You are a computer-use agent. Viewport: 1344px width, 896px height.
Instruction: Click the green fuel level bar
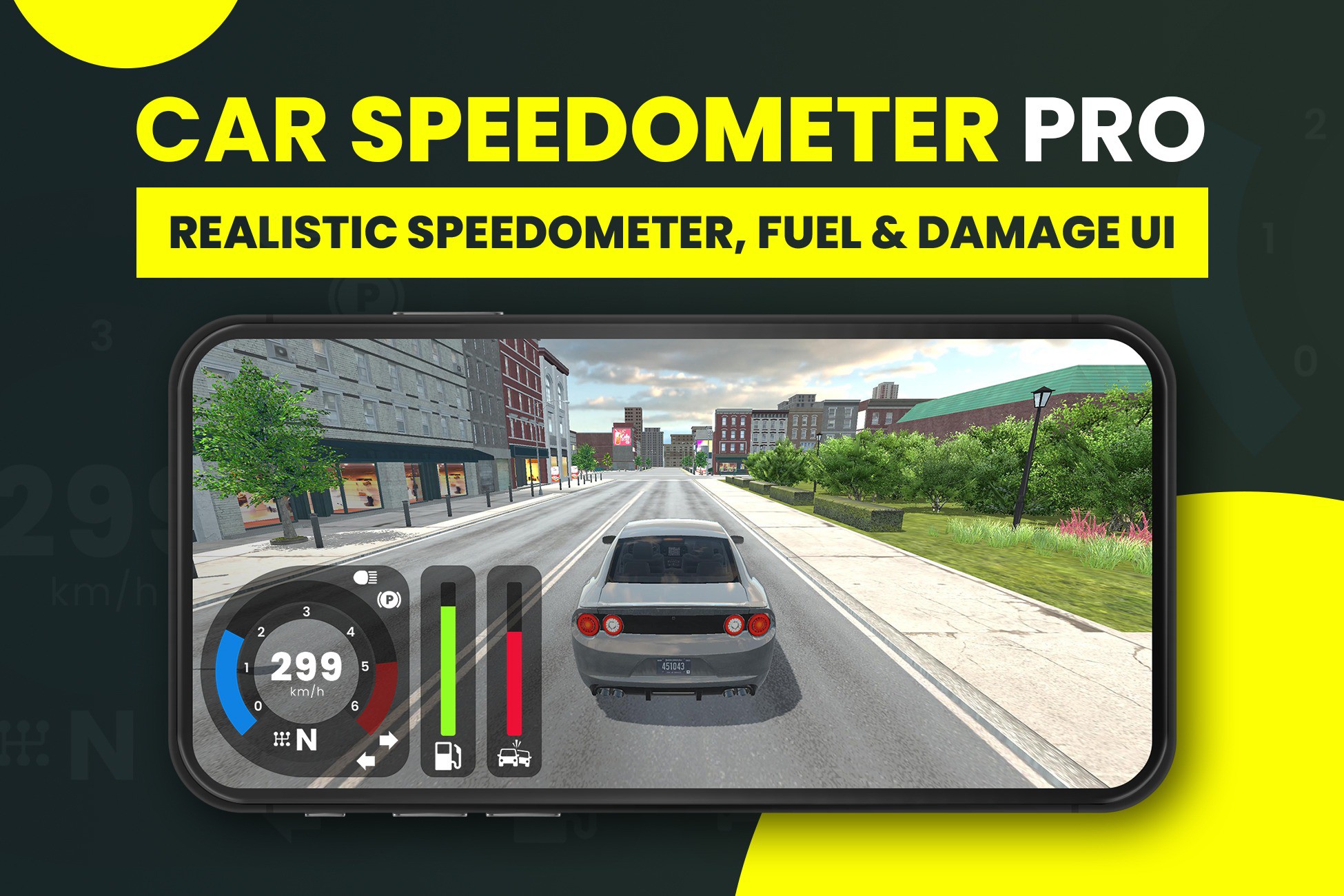447,670
